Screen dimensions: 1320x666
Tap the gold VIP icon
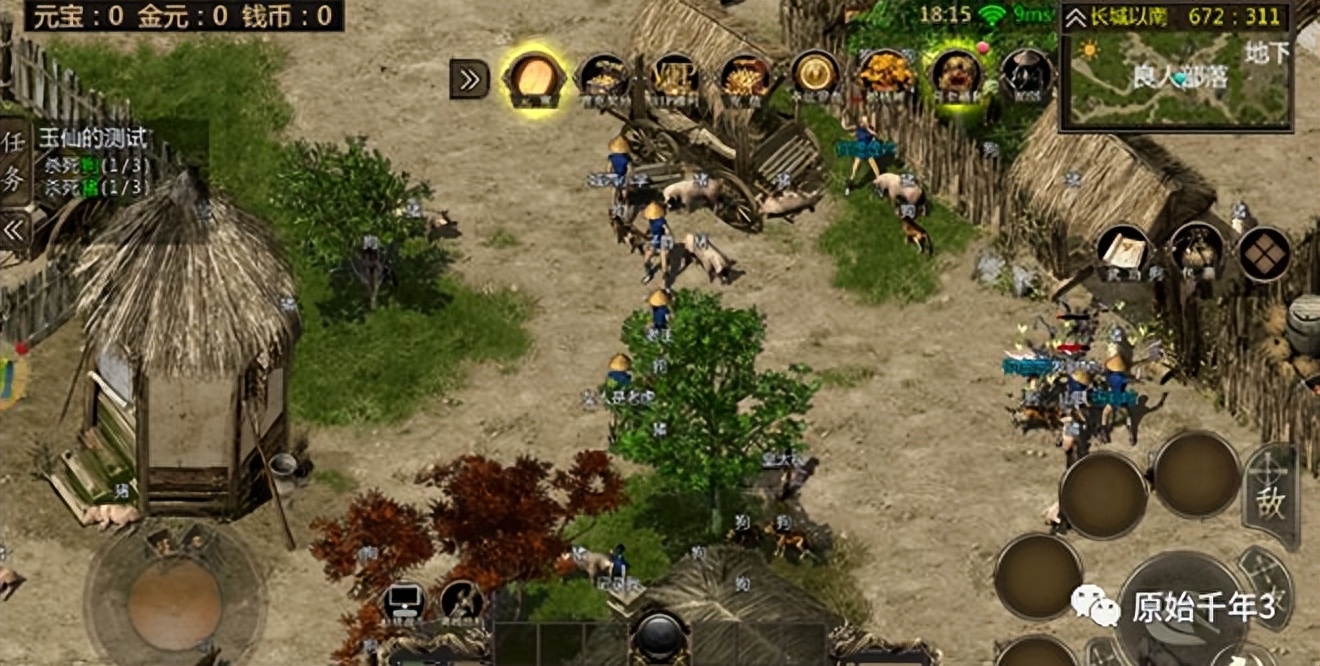[675, 76]
